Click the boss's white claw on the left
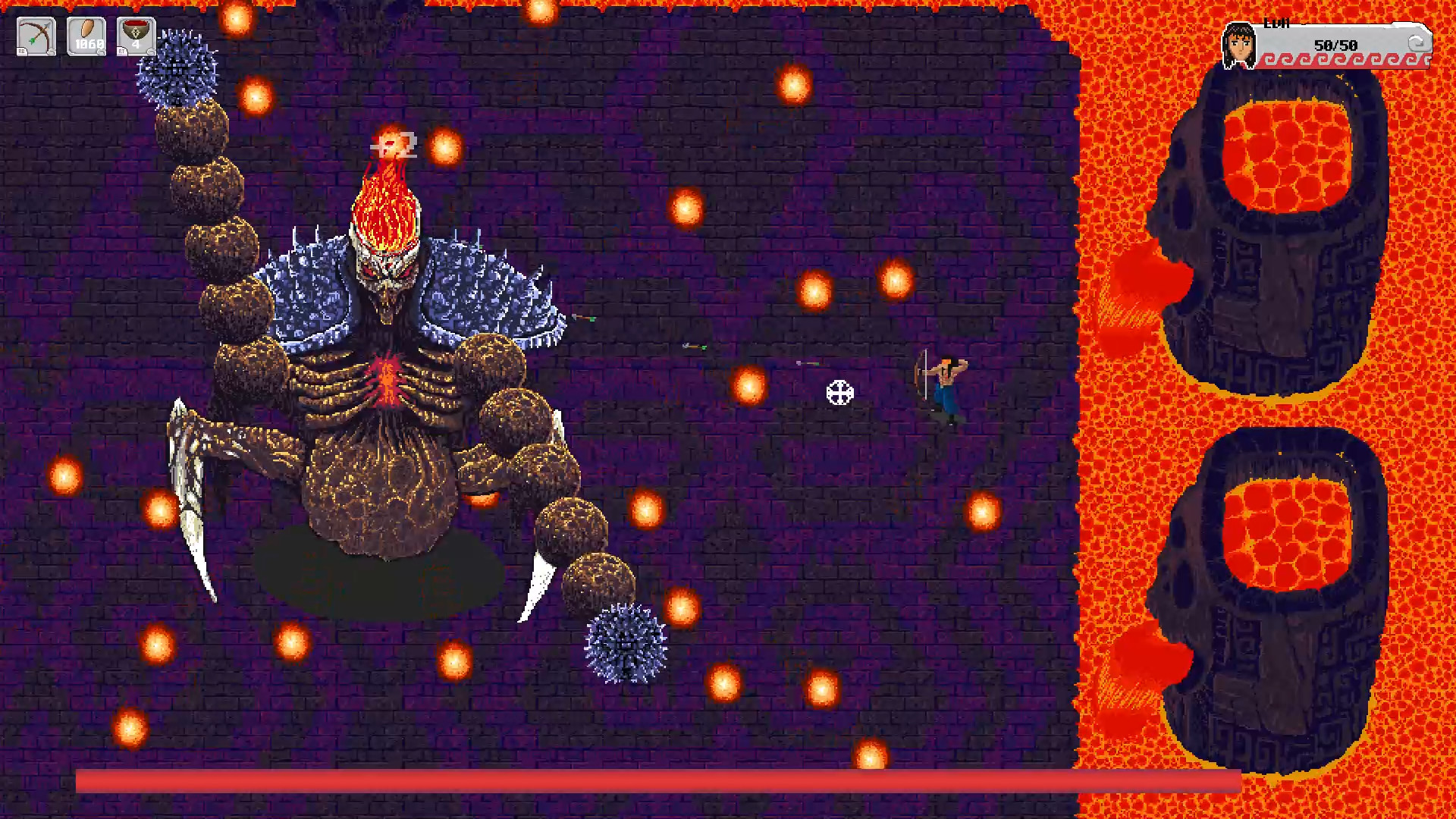 pyautogui.click(x=193, y=485)
